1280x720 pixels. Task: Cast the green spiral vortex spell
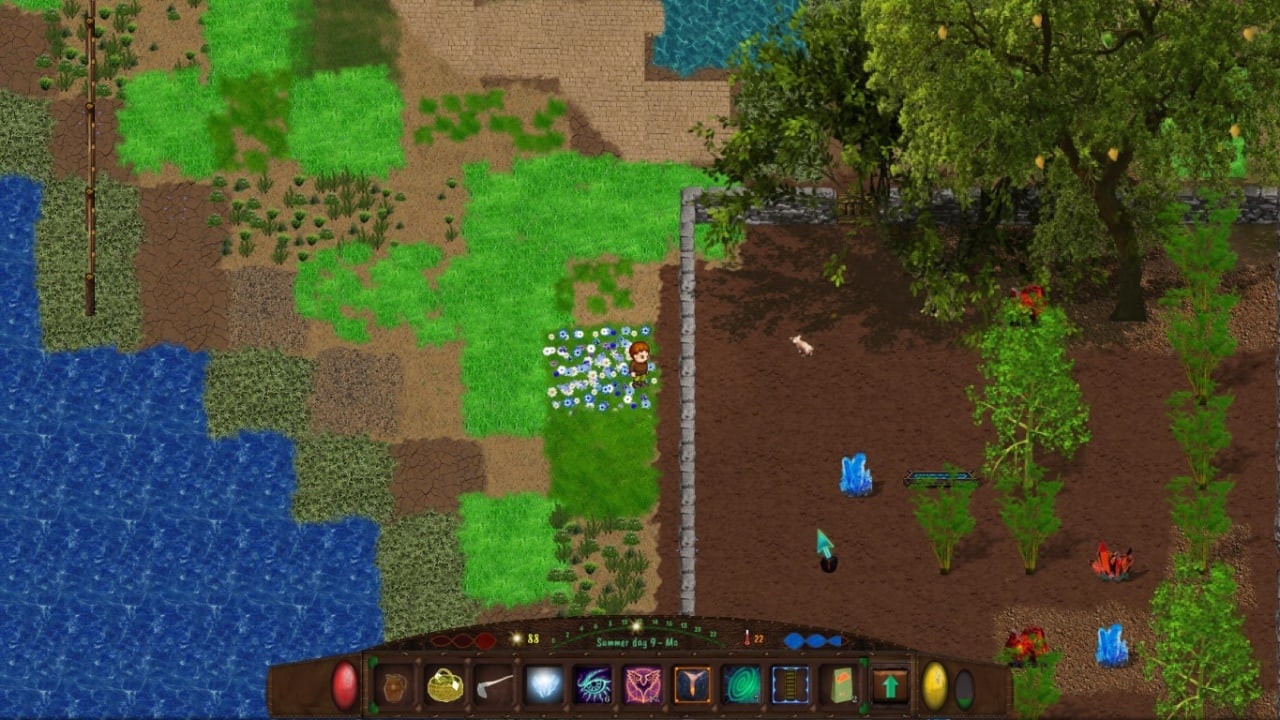[x=741, y=686]
